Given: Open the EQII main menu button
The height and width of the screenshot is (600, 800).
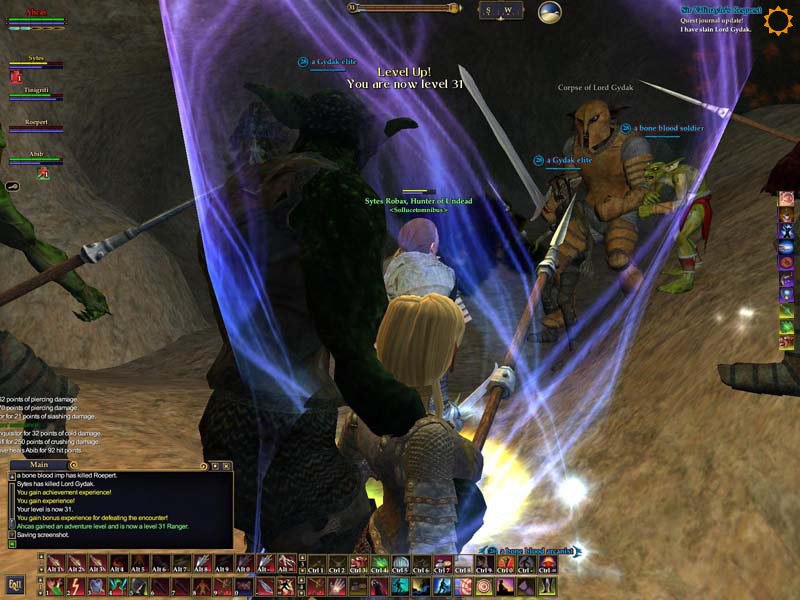Looking at the screenshot, I should click(15, 584).
